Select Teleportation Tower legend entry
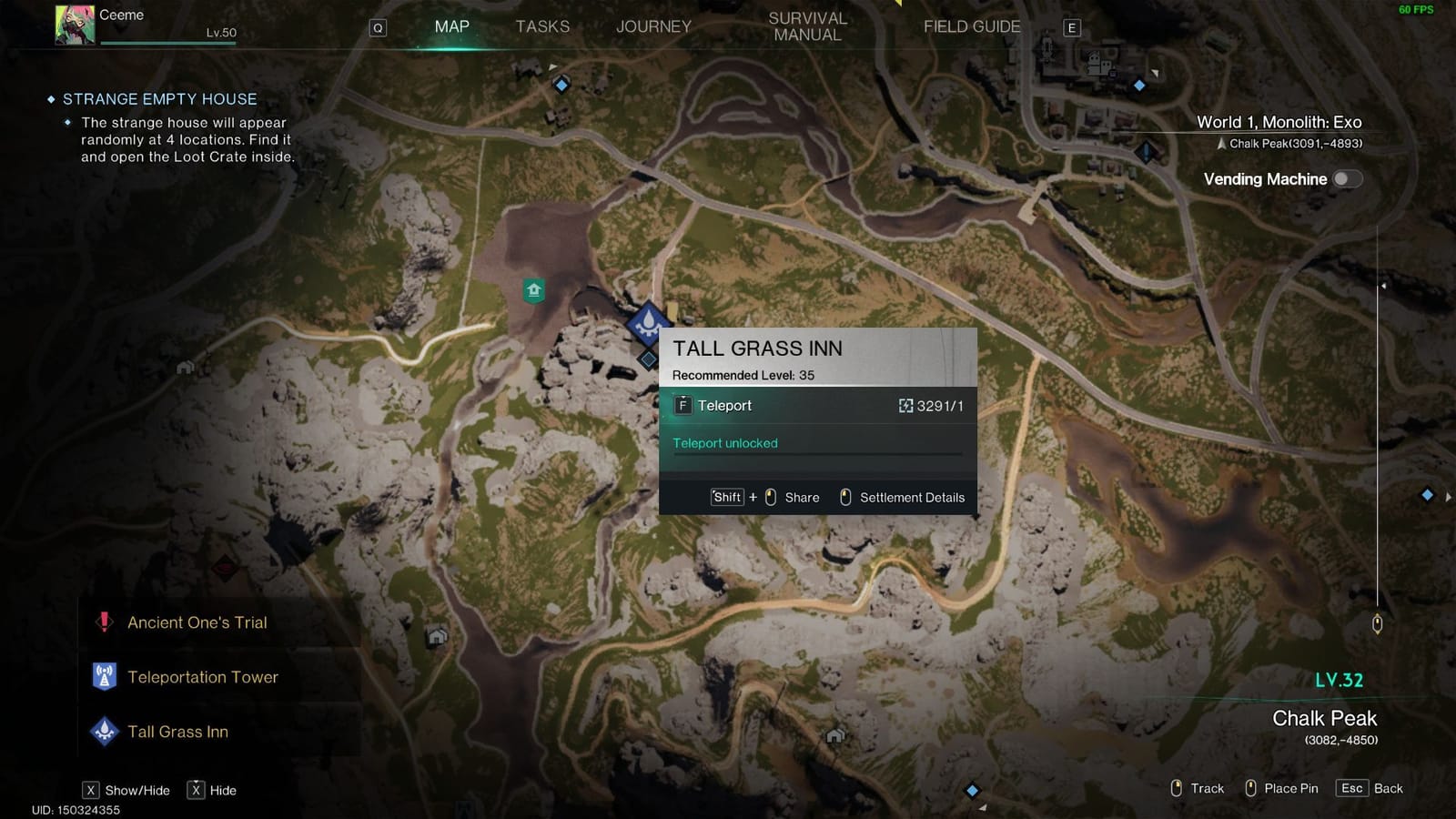Screen dimensions: 1456x819 (203, 677)
